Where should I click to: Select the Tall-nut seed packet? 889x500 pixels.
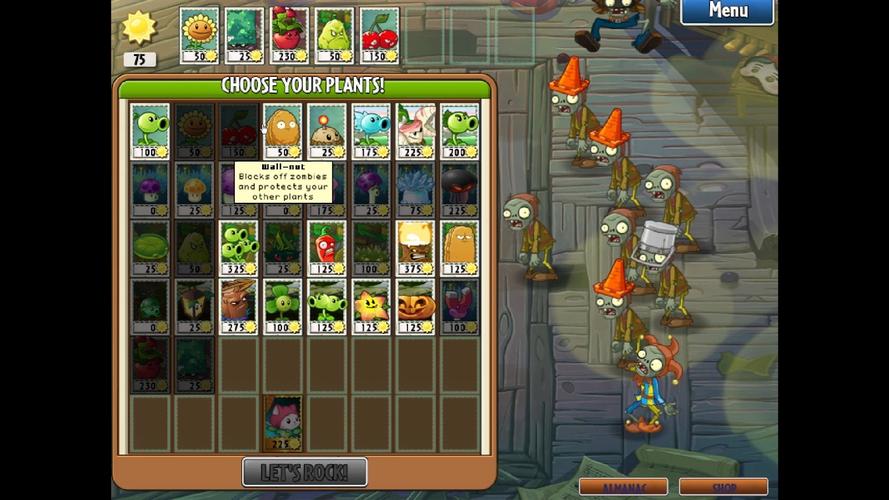459,248
